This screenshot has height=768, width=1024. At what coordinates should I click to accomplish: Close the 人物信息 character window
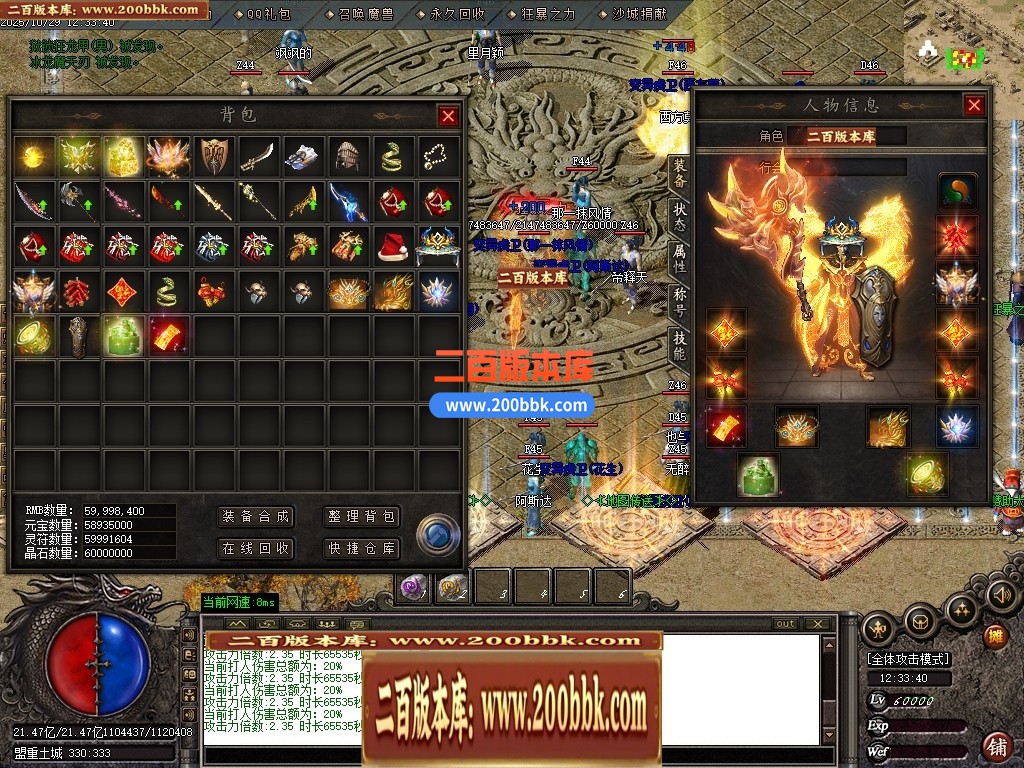pyautogui.click(x=973, y=105)
